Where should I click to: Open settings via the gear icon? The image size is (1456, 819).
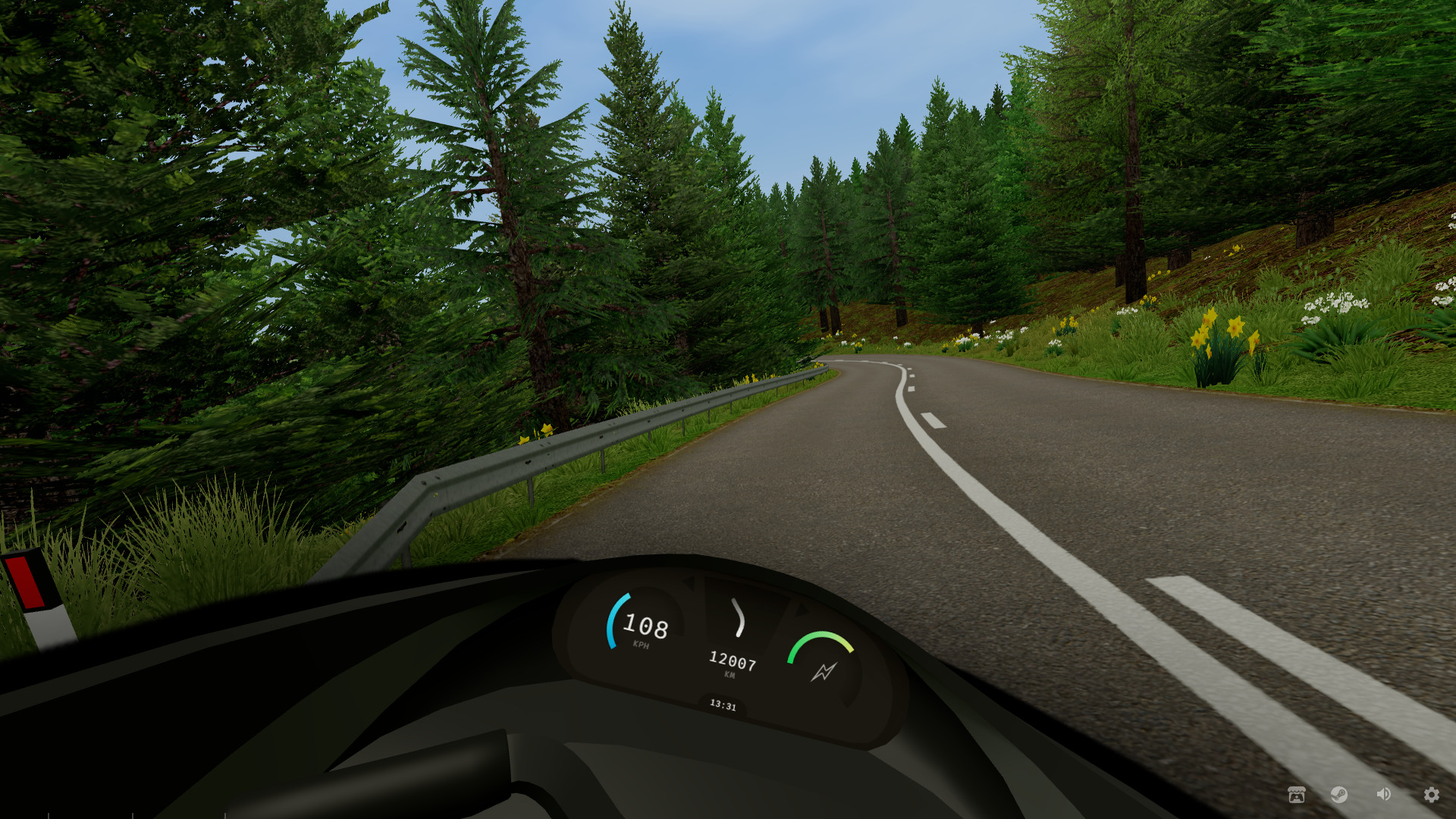click(1431, 794)
